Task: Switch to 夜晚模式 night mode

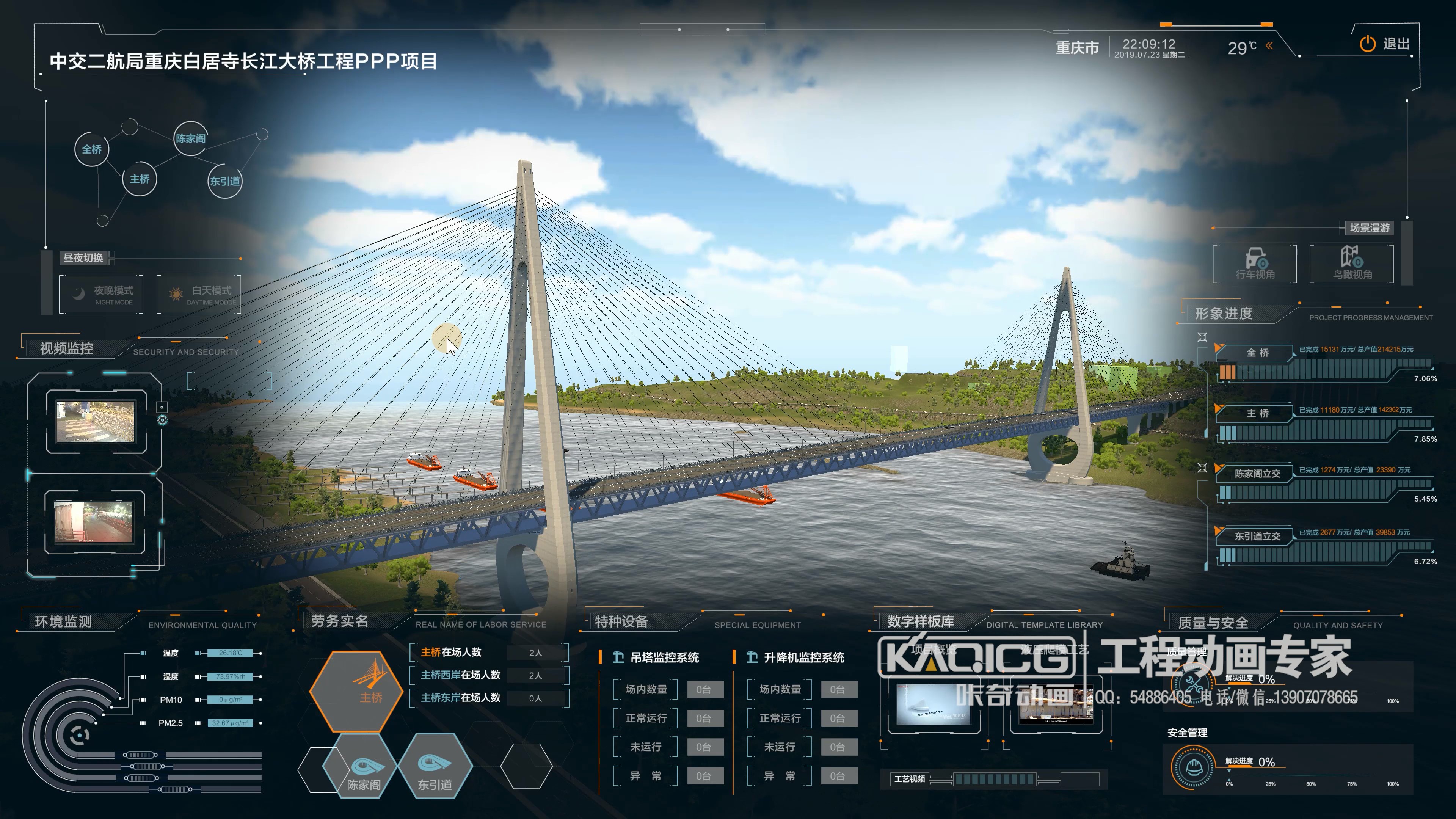Action: (x=102, y=295)
